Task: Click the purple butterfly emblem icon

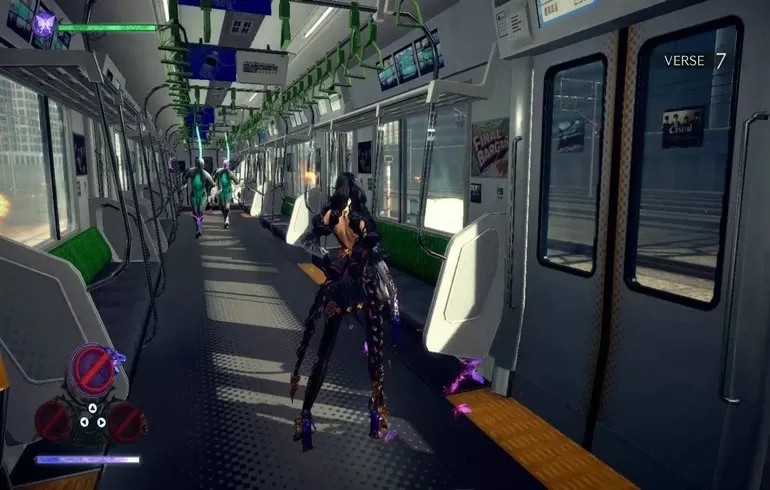Action: (43, 25)
